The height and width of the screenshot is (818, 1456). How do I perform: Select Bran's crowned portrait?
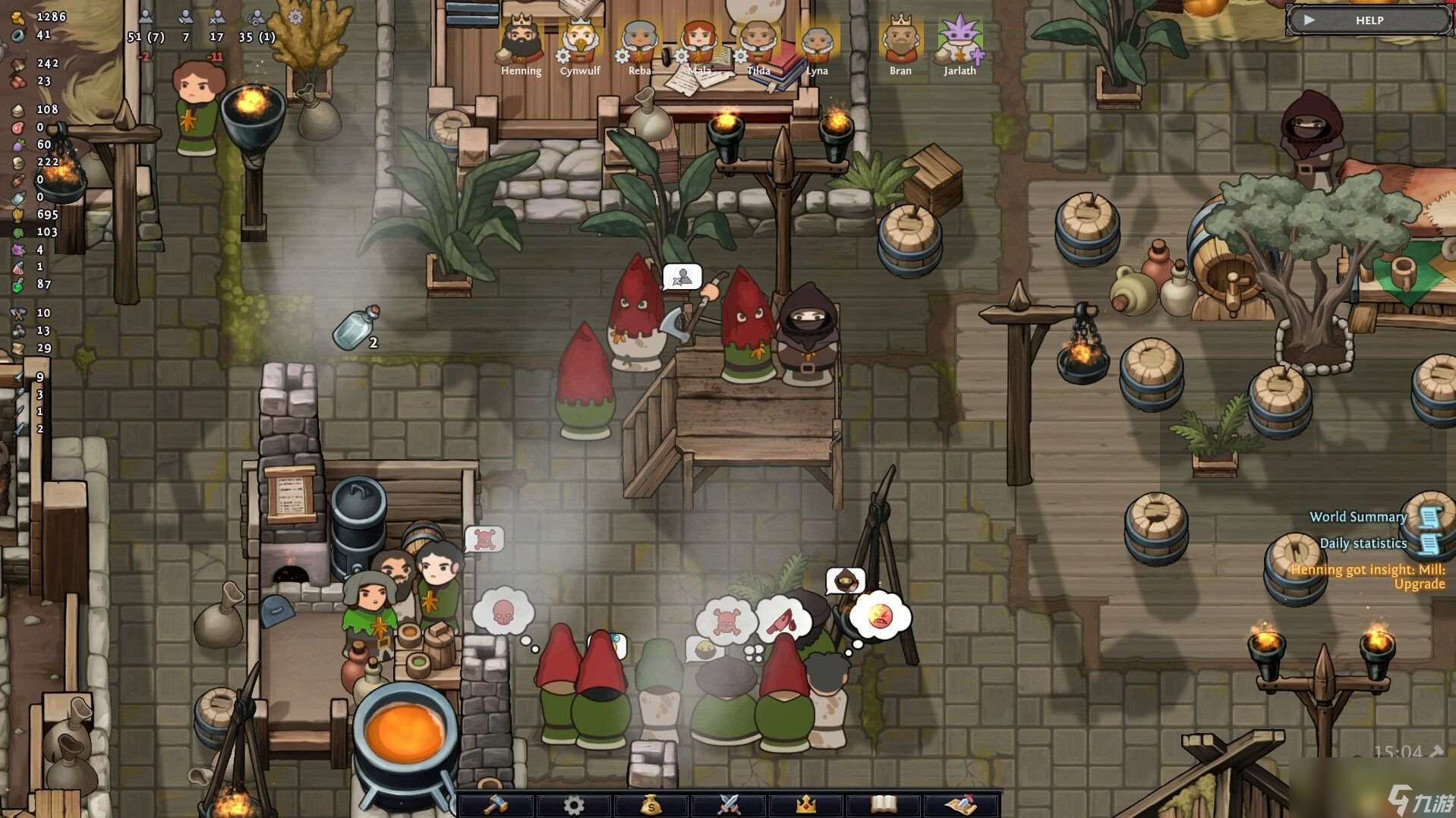[900, 41]
